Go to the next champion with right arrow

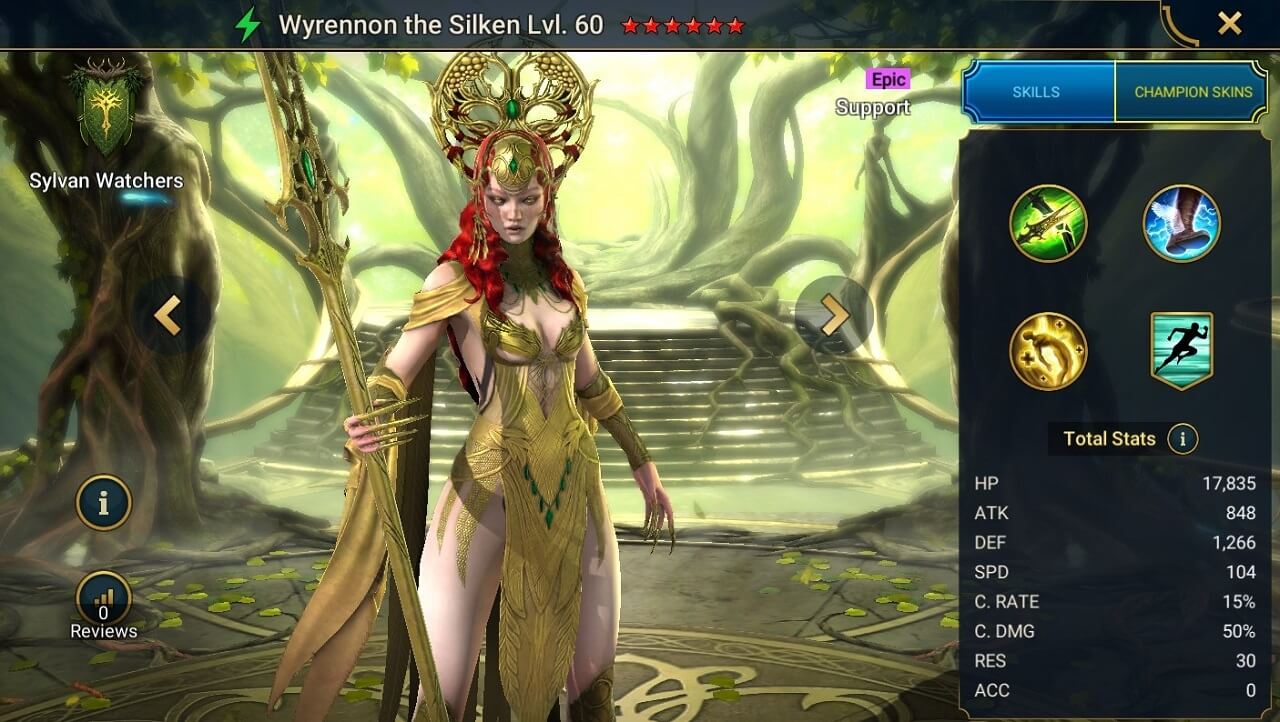834,316
